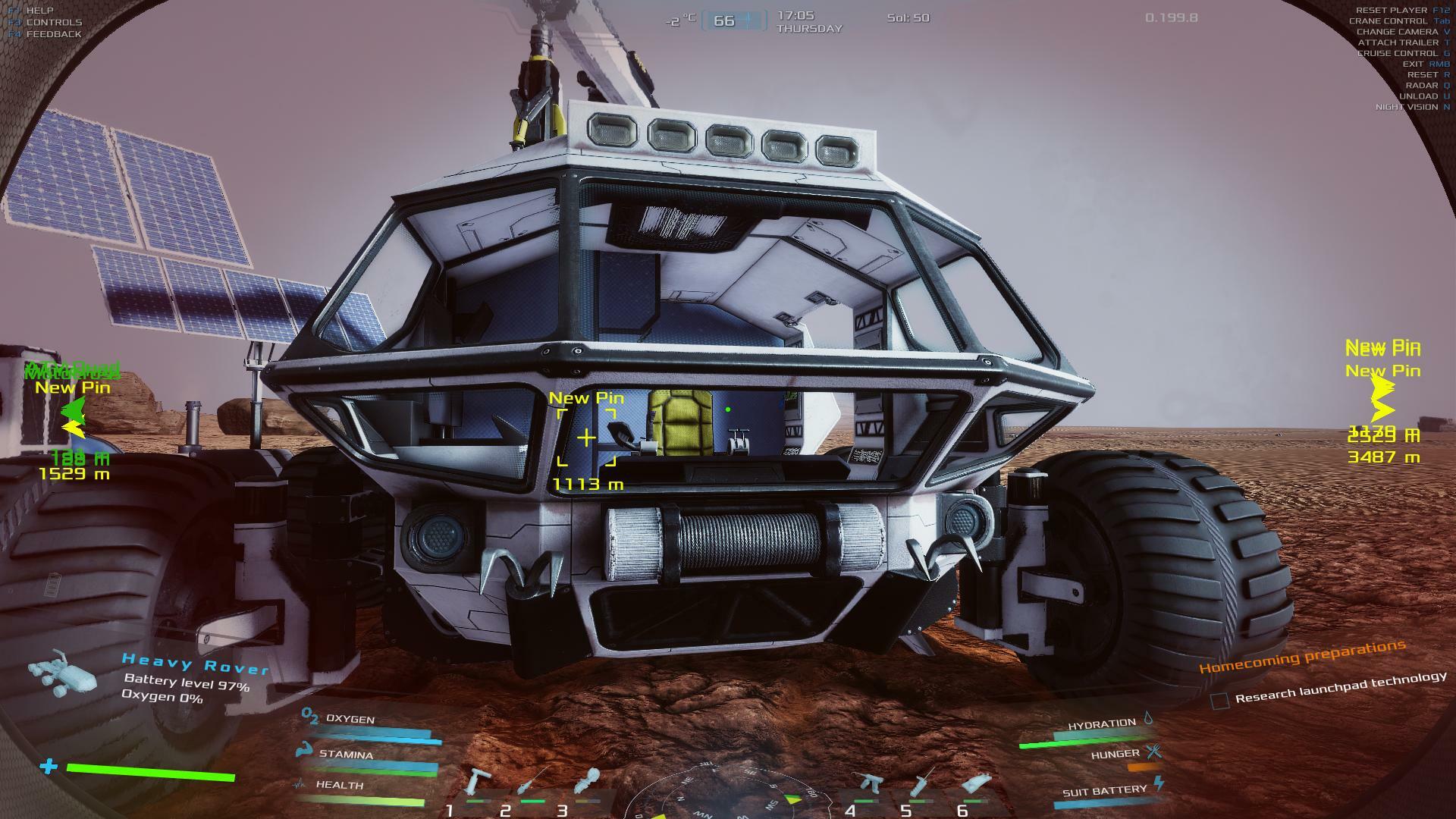1456x819 pixels.
Task: Select the item in hotbar slot 6
Action: click(x=976, y=783)
